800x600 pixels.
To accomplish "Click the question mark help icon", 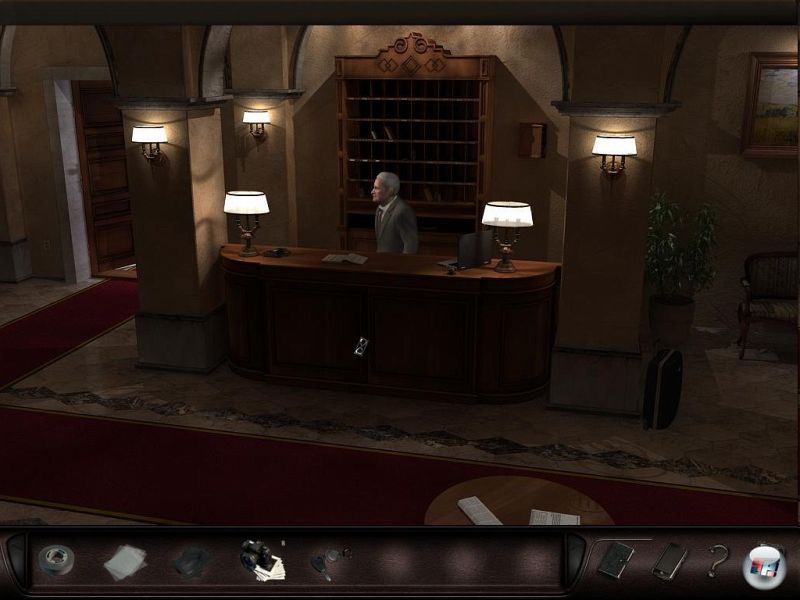I will [x=716, y=561].
